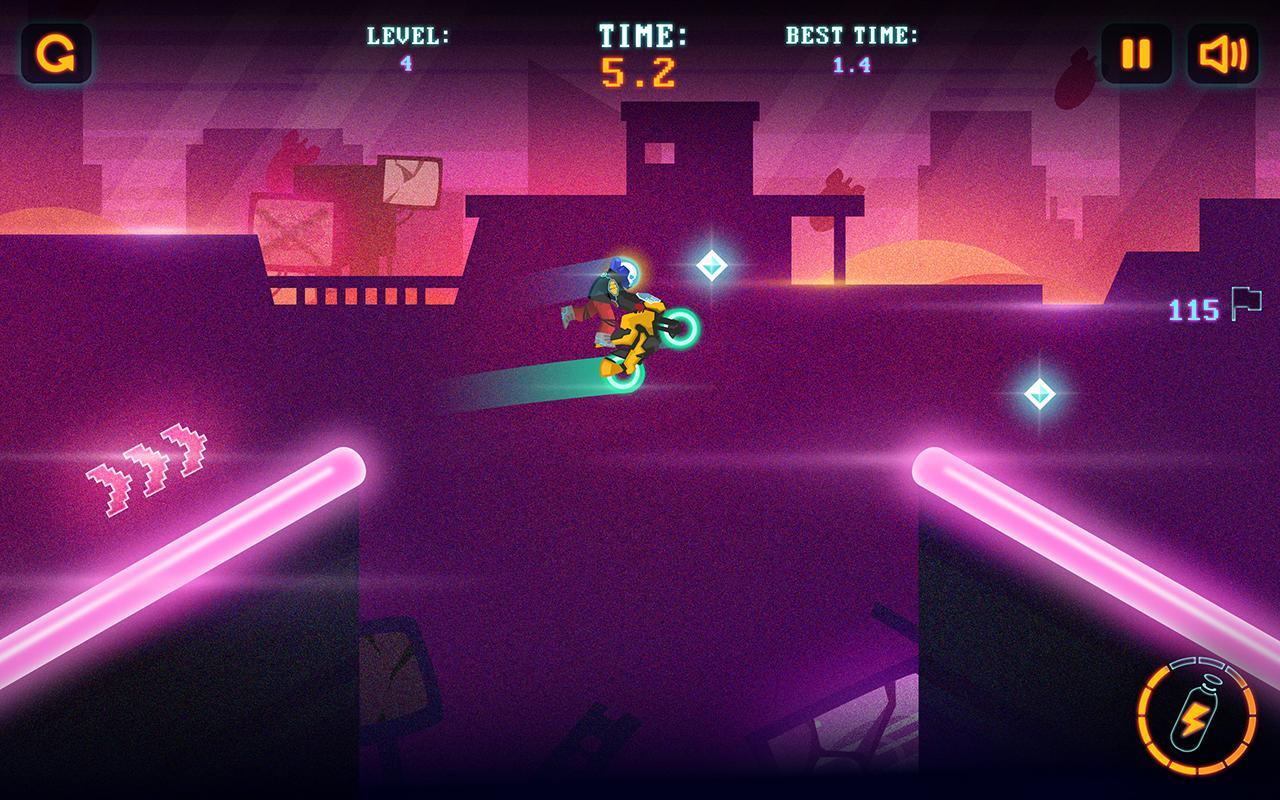
Task: Click the diamond gem above the biker
Action: [x=710, y=267]
